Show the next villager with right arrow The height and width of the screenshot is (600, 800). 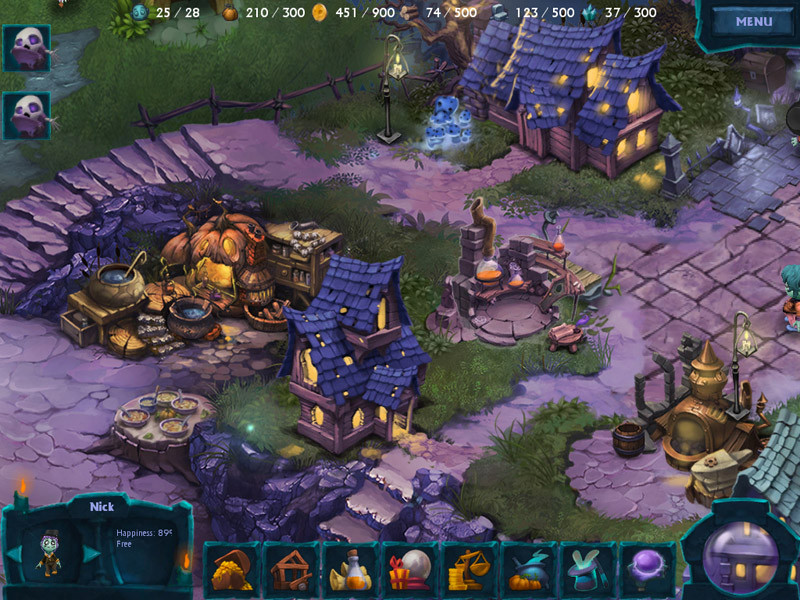coord(90,554)
